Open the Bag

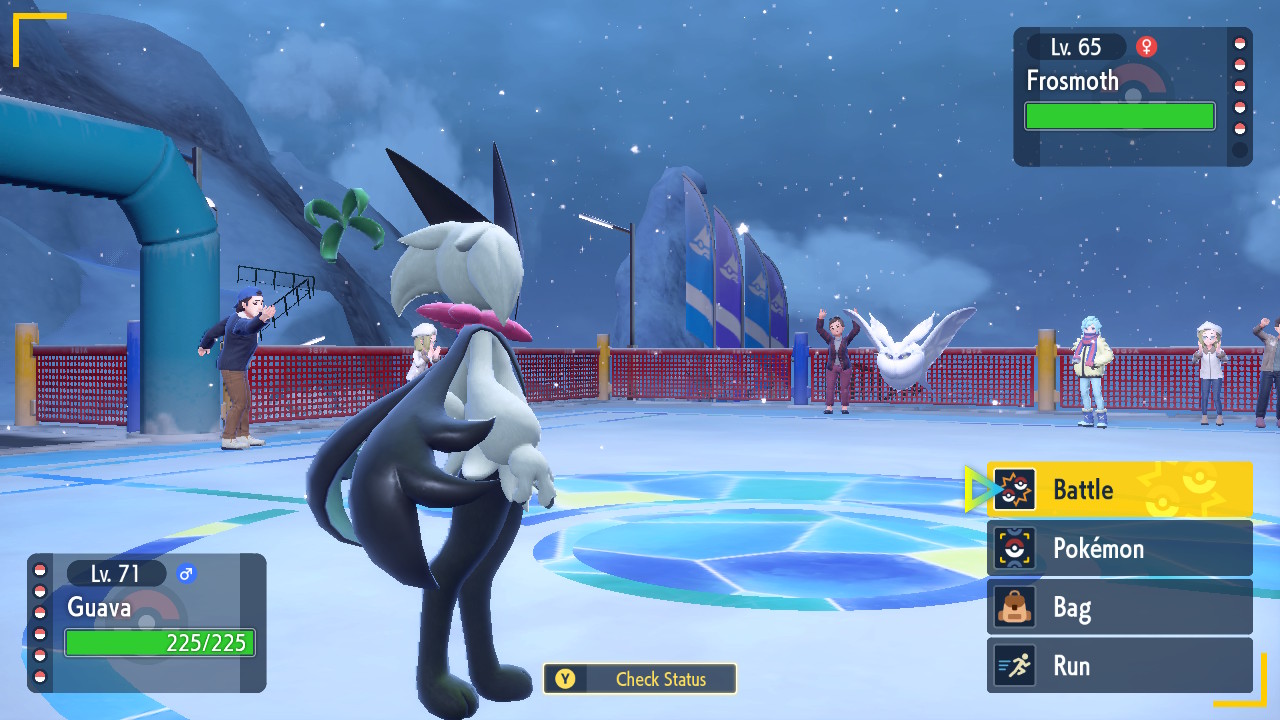(x=1120, y=607)
